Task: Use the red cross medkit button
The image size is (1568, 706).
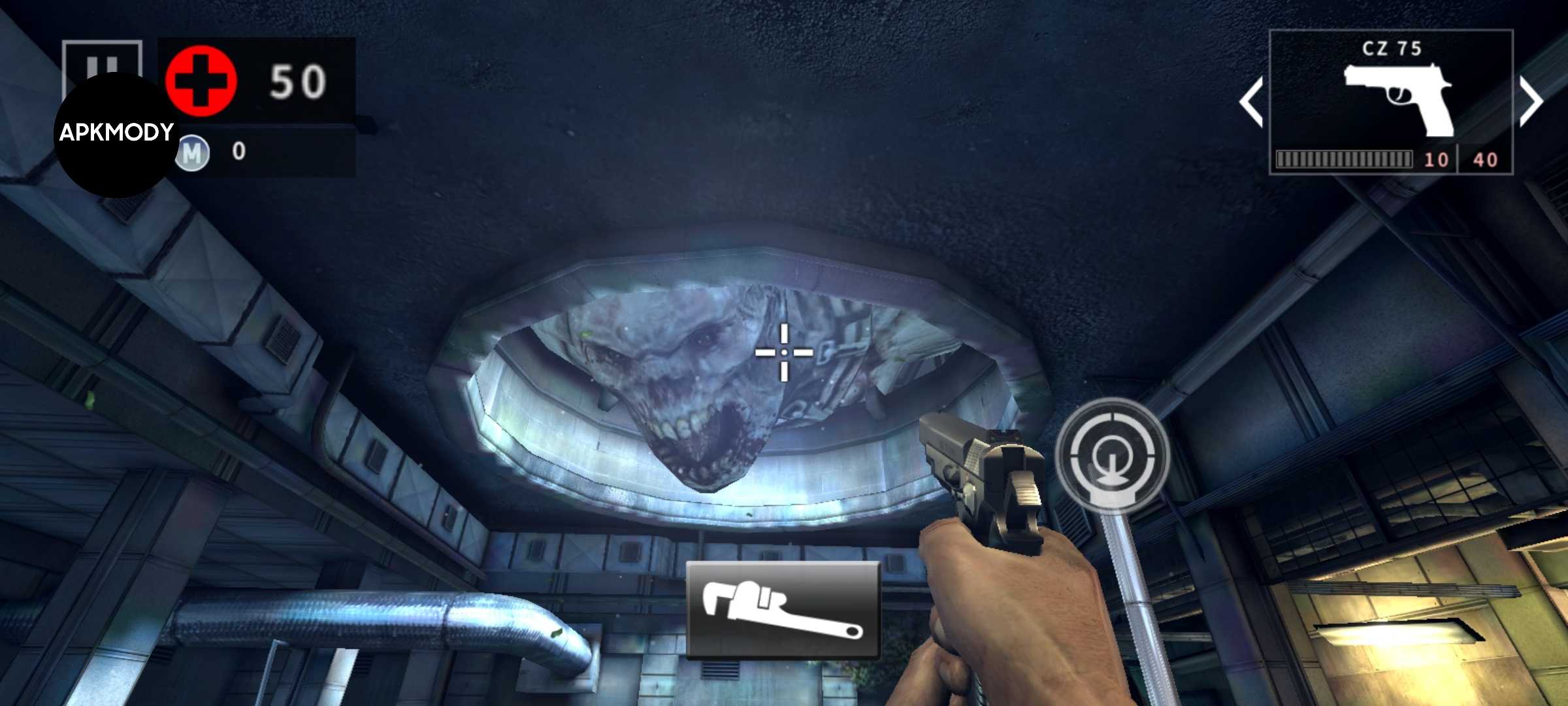Action: tap(201, 81)
